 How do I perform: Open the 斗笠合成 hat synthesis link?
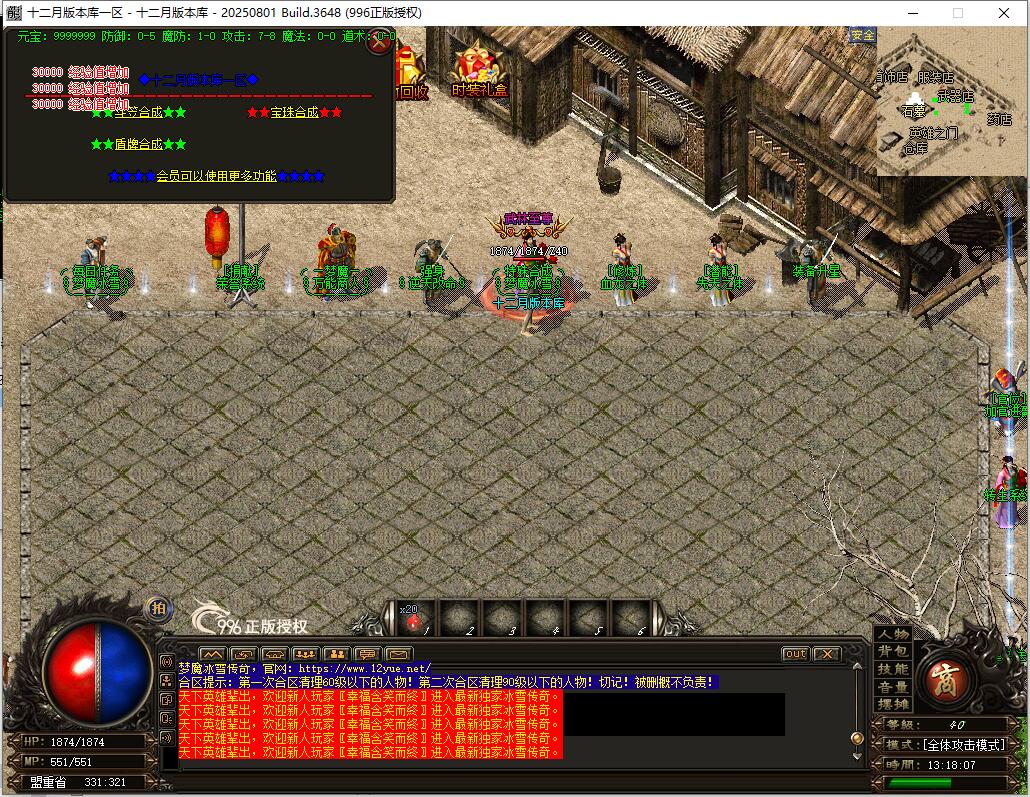(x=138, y=112)
